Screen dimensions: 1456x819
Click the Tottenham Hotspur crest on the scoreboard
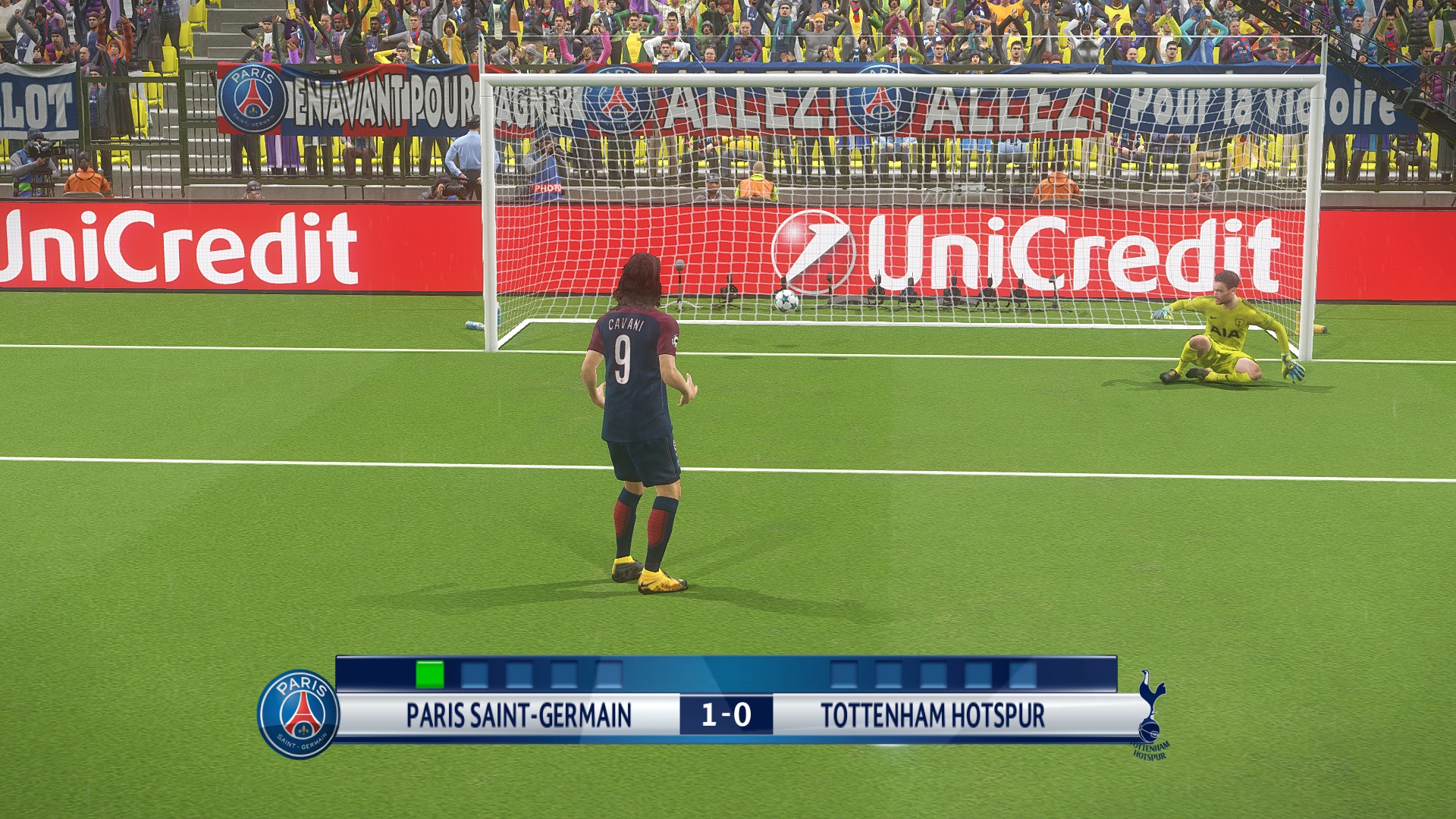(1151, 713)
